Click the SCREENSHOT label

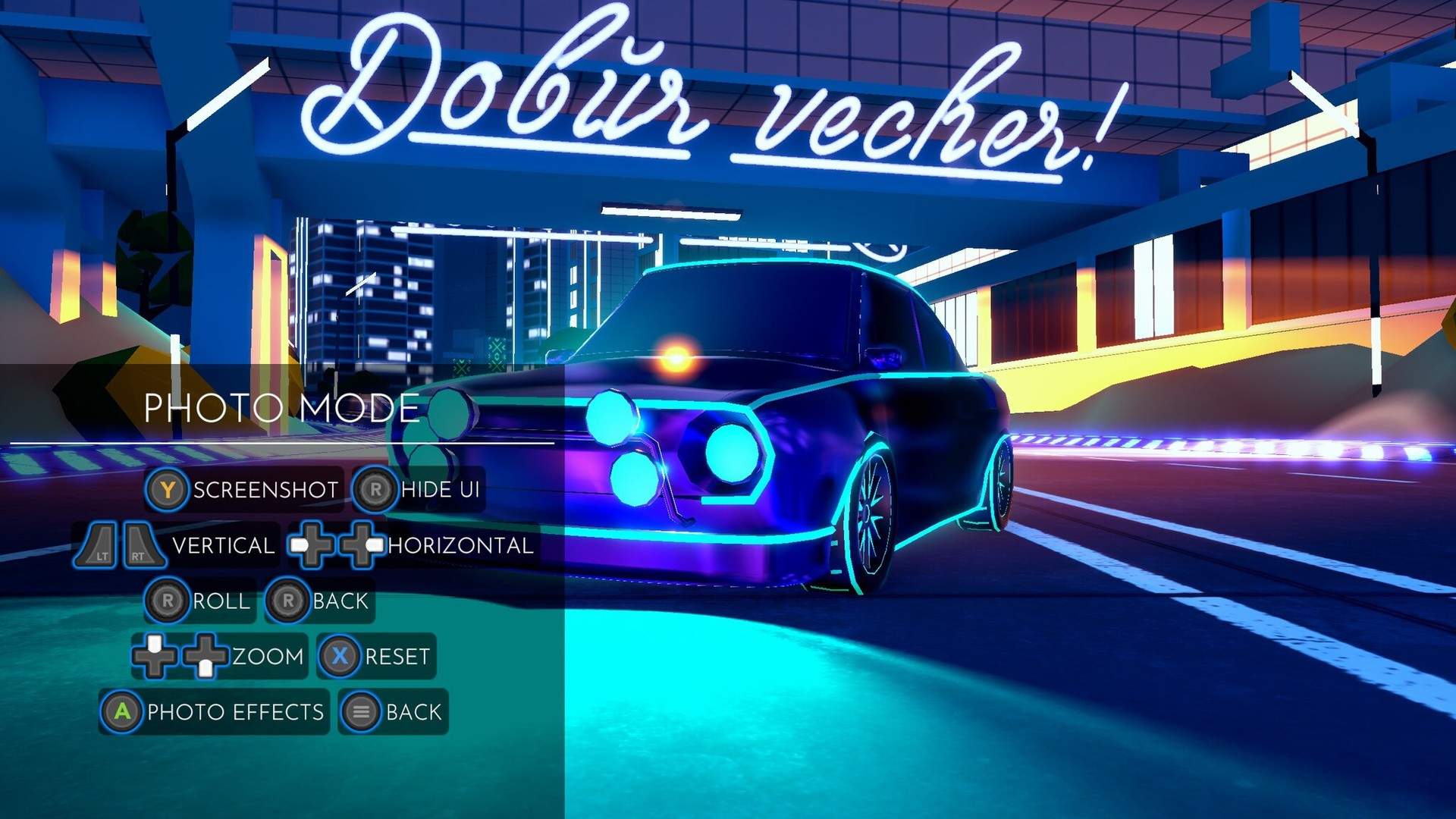(264, 490)
